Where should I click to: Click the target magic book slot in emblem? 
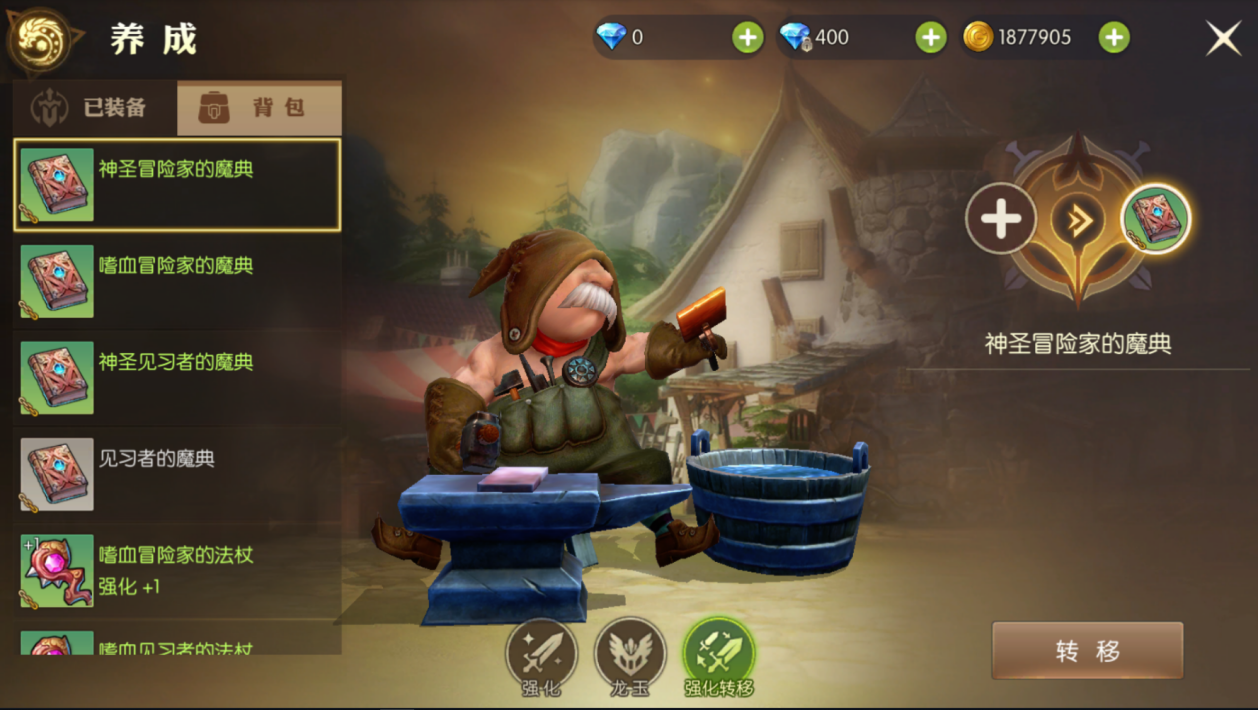click(1156, 218)
